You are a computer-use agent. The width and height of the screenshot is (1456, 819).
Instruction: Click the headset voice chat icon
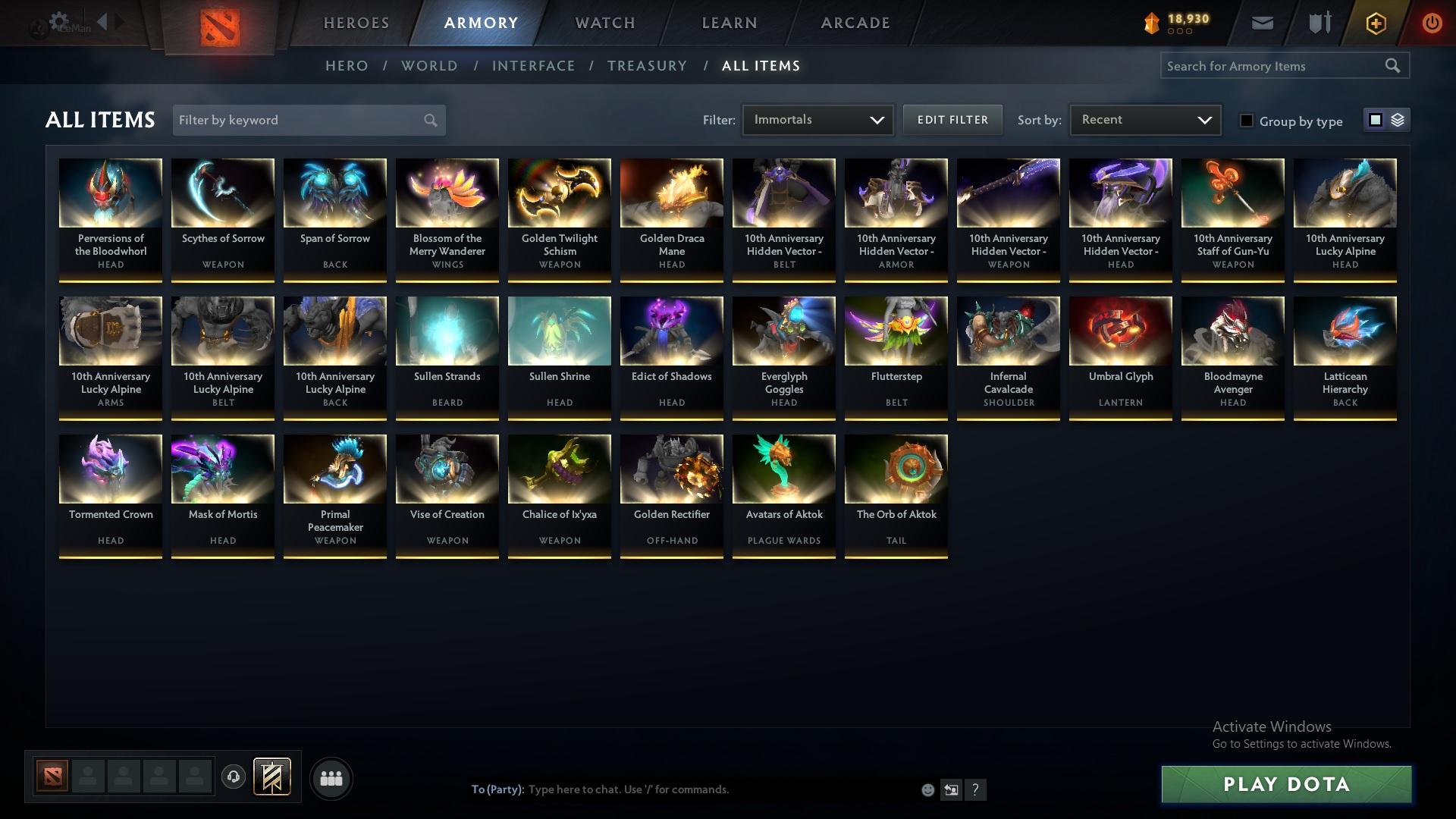(x=233, y=778)
